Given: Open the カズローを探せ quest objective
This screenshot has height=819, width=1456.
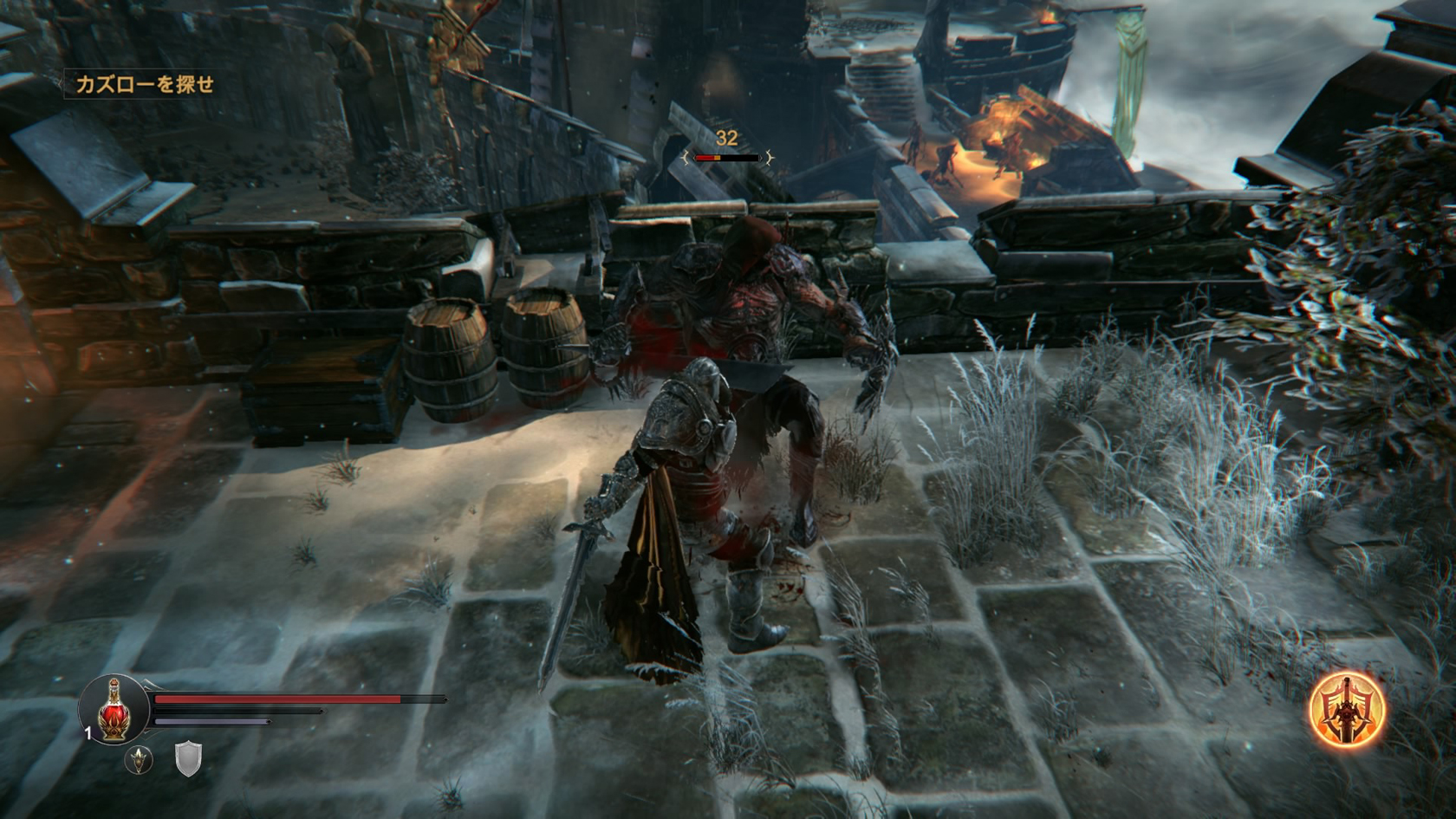Looking at the screenshot, I should click(145, 84).
